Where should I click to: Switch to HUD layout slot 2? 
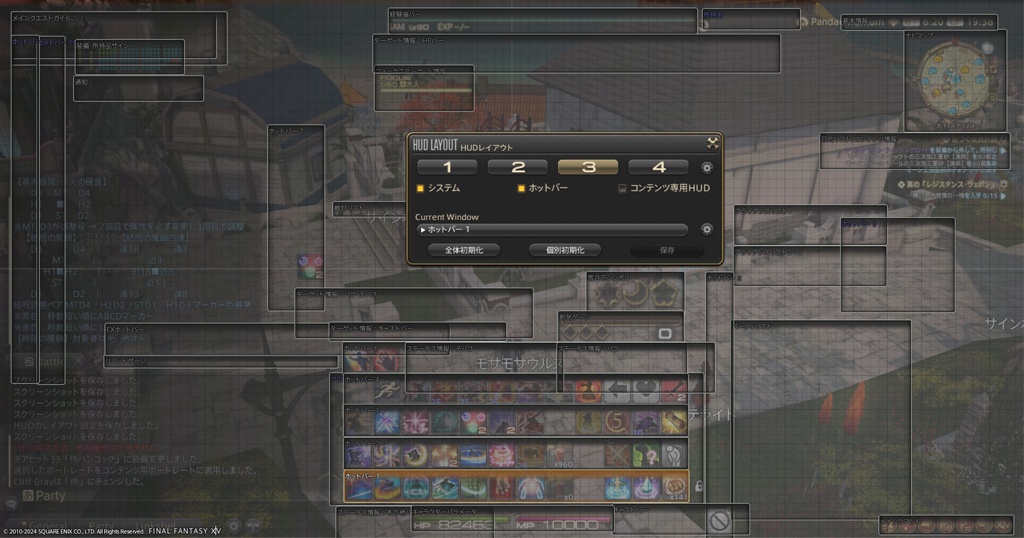(518, 167)
